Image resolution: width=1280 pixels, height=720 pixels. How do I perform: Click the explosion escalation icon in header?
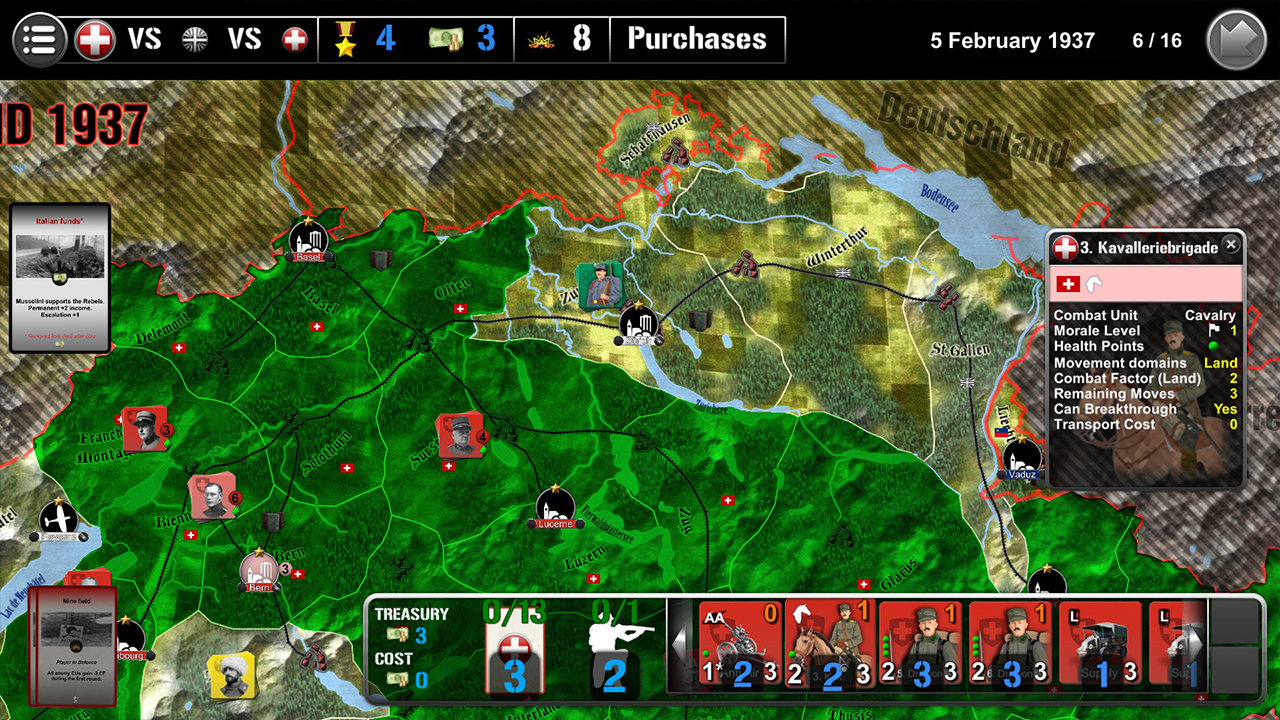tap(540, 38)
